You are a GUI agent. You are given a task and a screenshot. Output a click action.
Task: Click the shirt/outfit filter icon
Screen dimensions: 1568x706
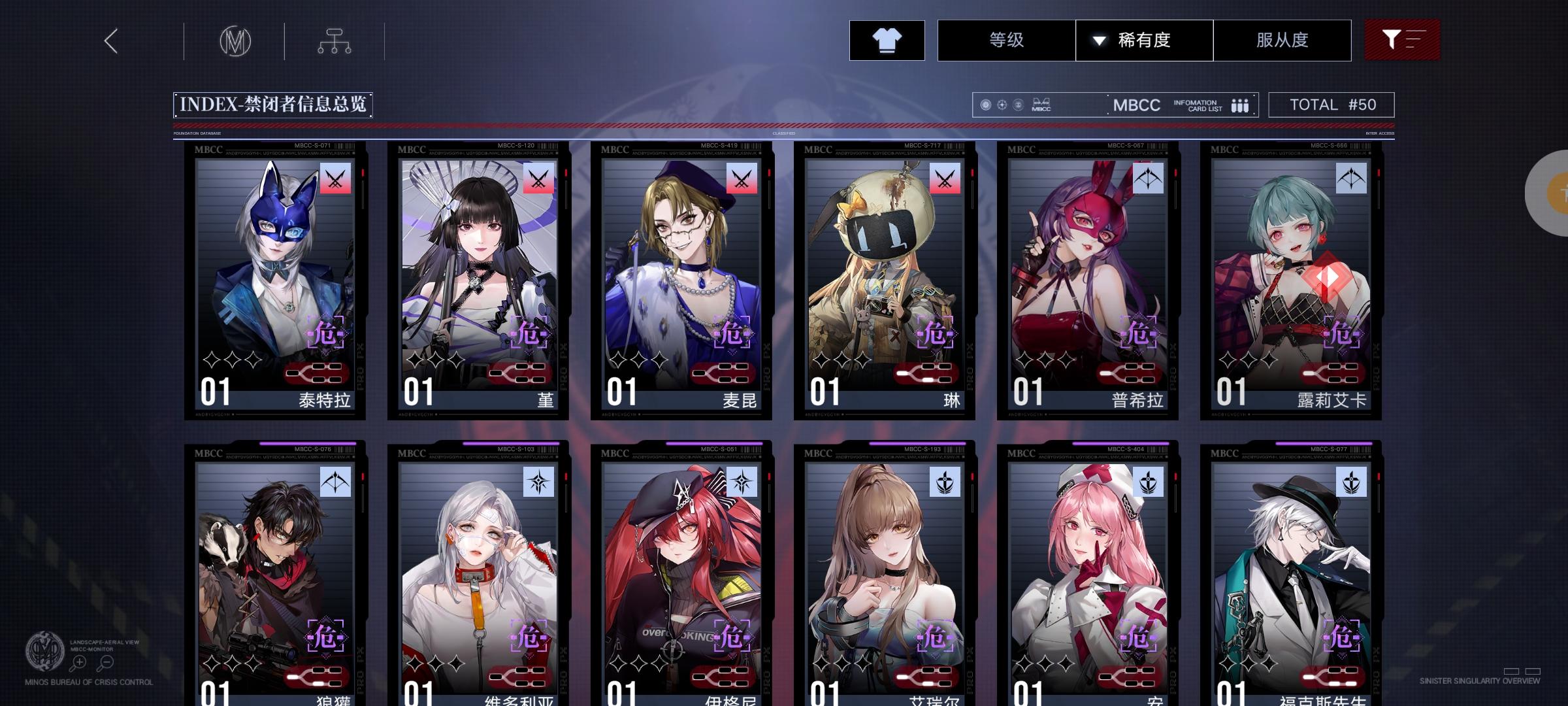[x=887, y=41]
